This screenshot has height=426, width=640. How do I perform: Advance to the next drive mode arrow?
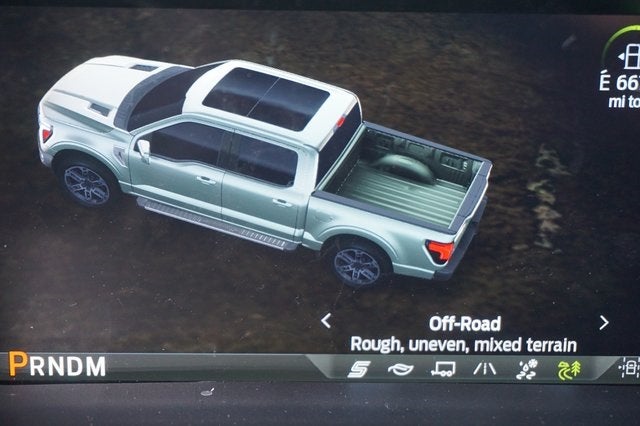pyautogui.click(x=603, y=322)
